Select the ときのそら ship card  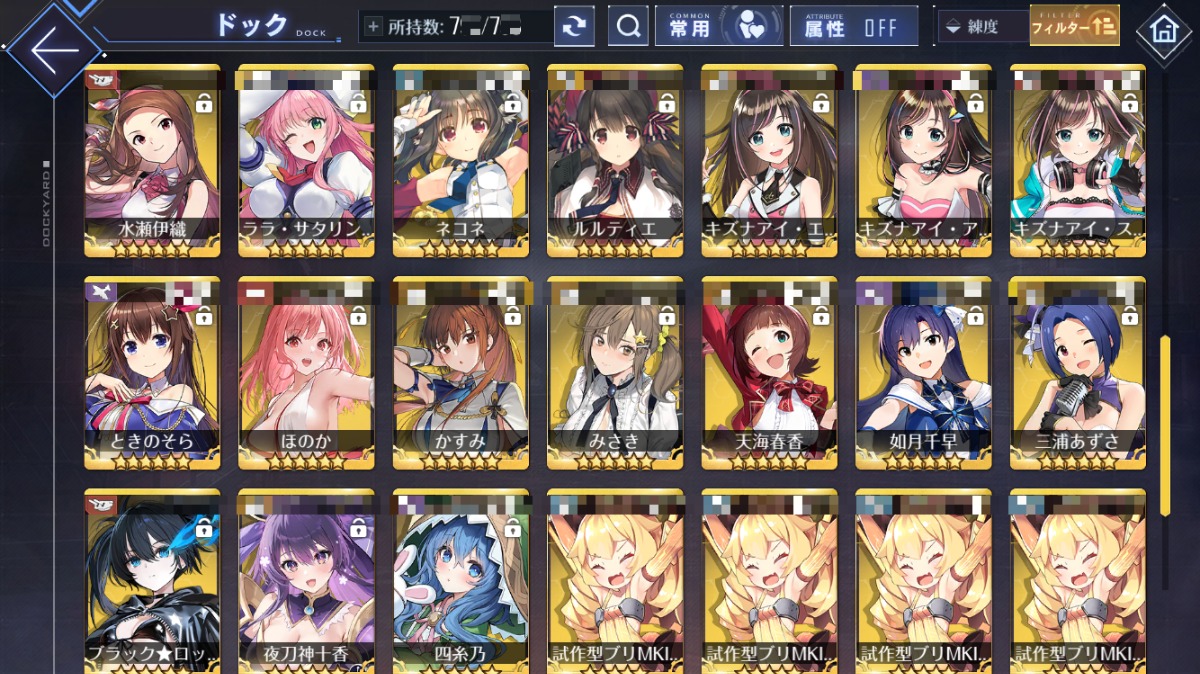point(152,370)
